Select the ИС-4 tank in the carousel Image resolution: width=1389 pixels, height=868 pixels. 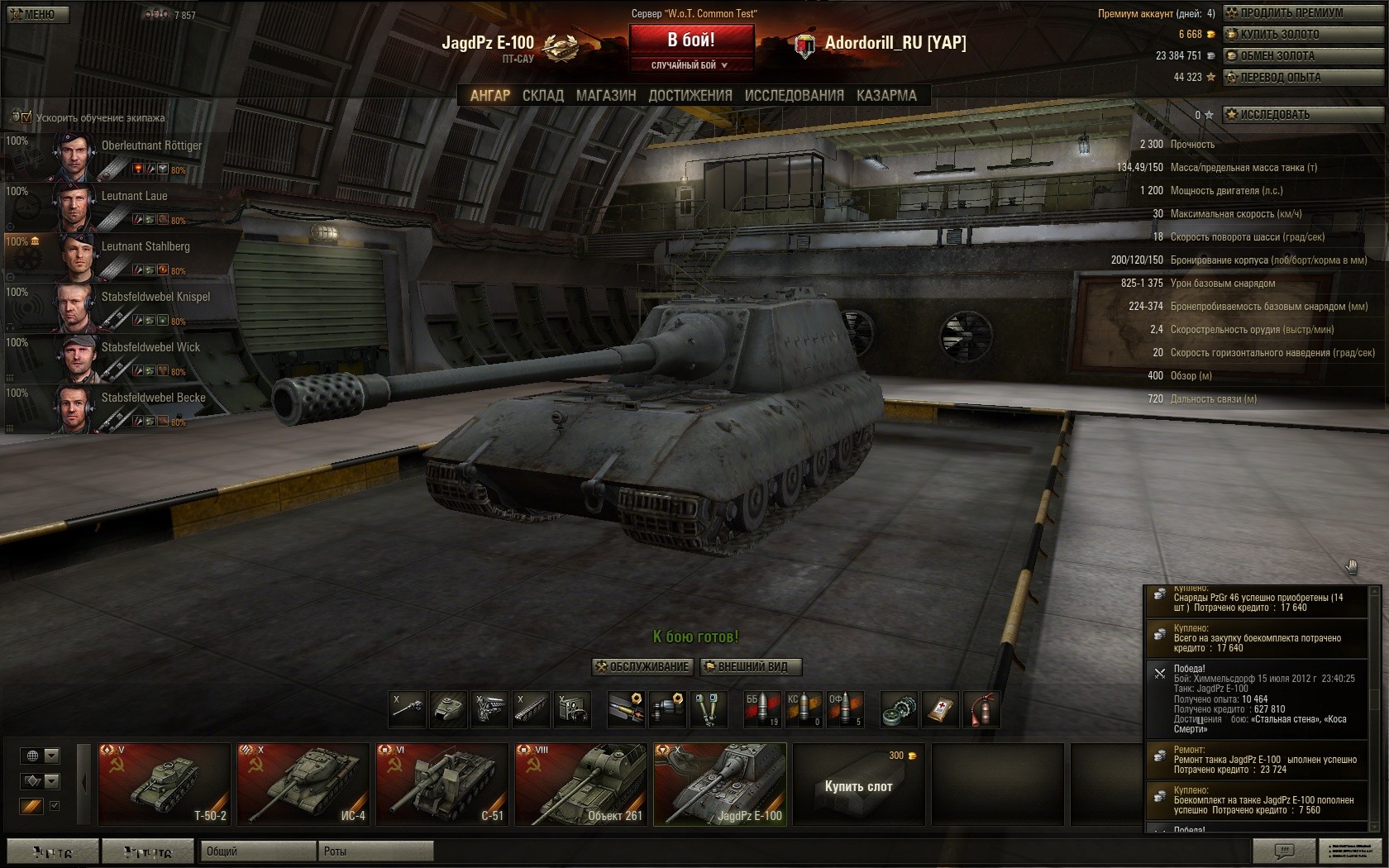303,785
